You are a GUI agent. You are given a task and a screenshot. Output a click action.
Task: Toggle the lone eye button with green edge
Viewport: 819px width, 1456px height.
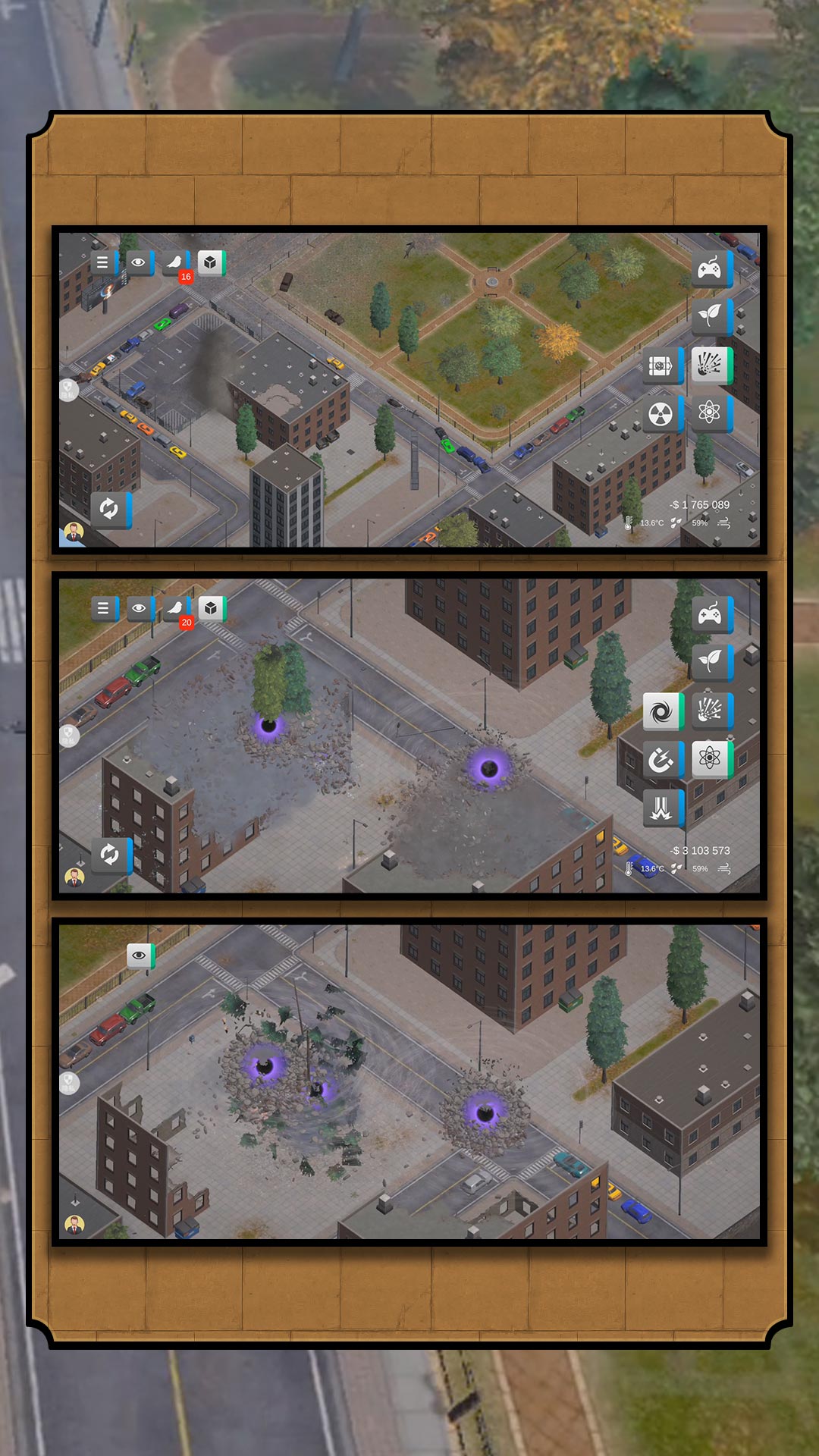(140, 955)
